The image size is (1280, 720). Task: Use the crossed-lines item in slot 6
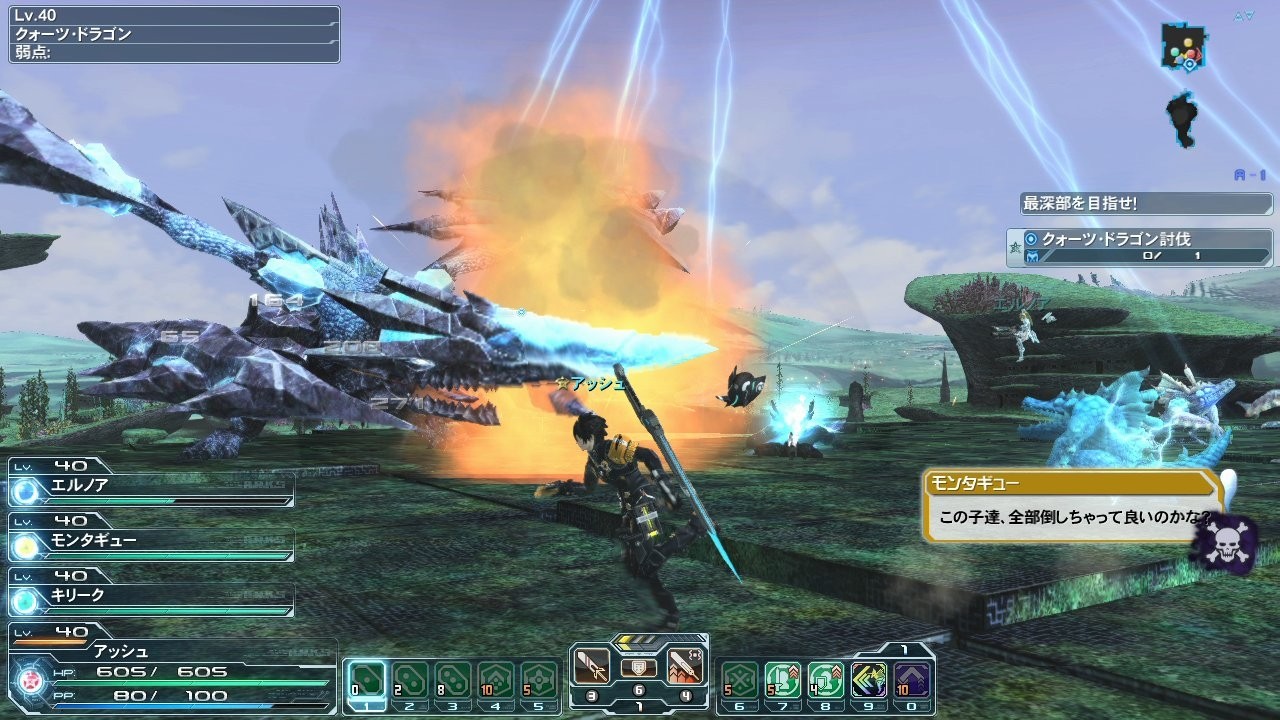pos(739,679)
